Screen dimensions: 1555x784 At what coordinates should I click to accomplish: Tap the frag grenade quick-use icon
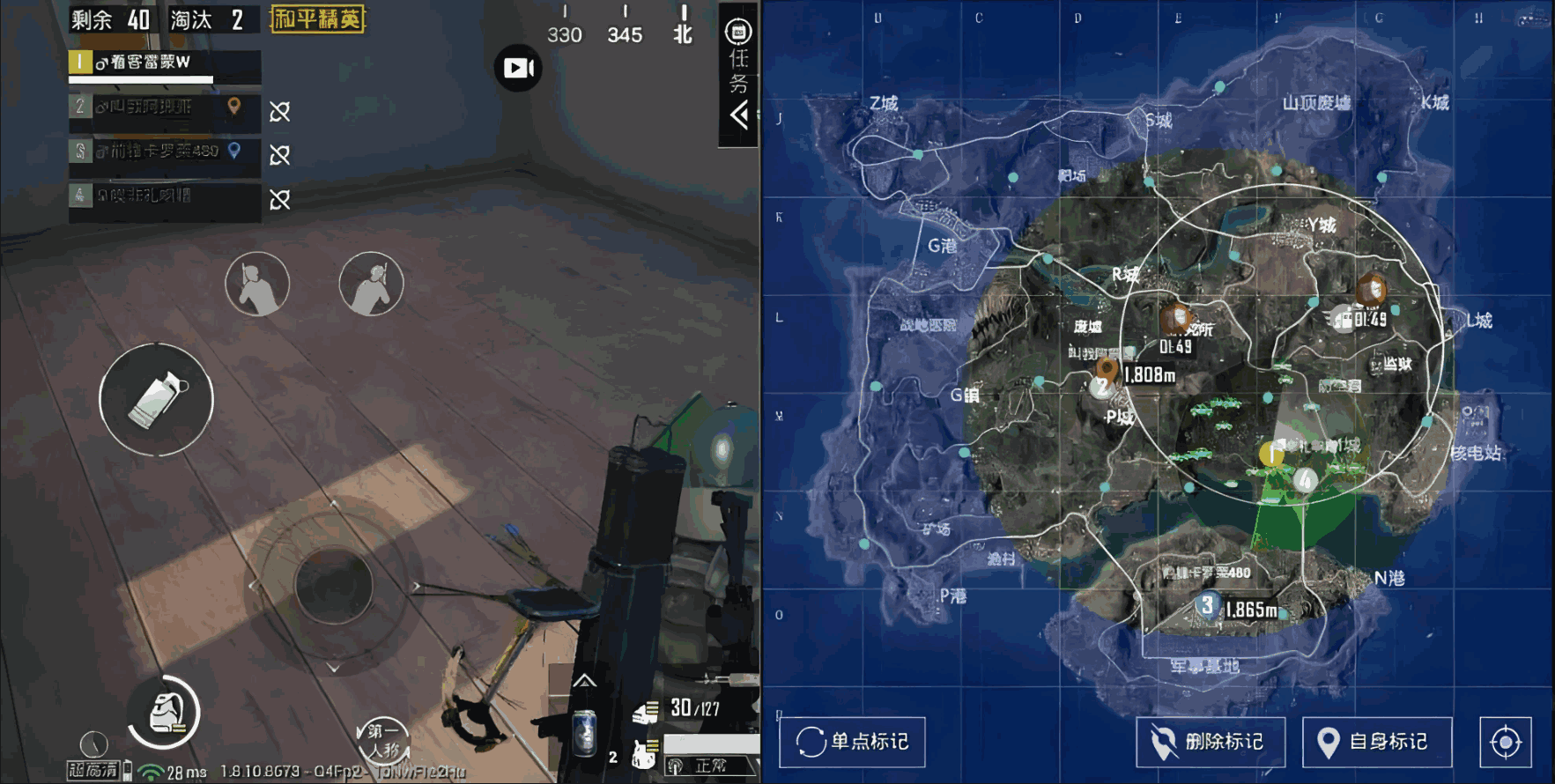157,399
